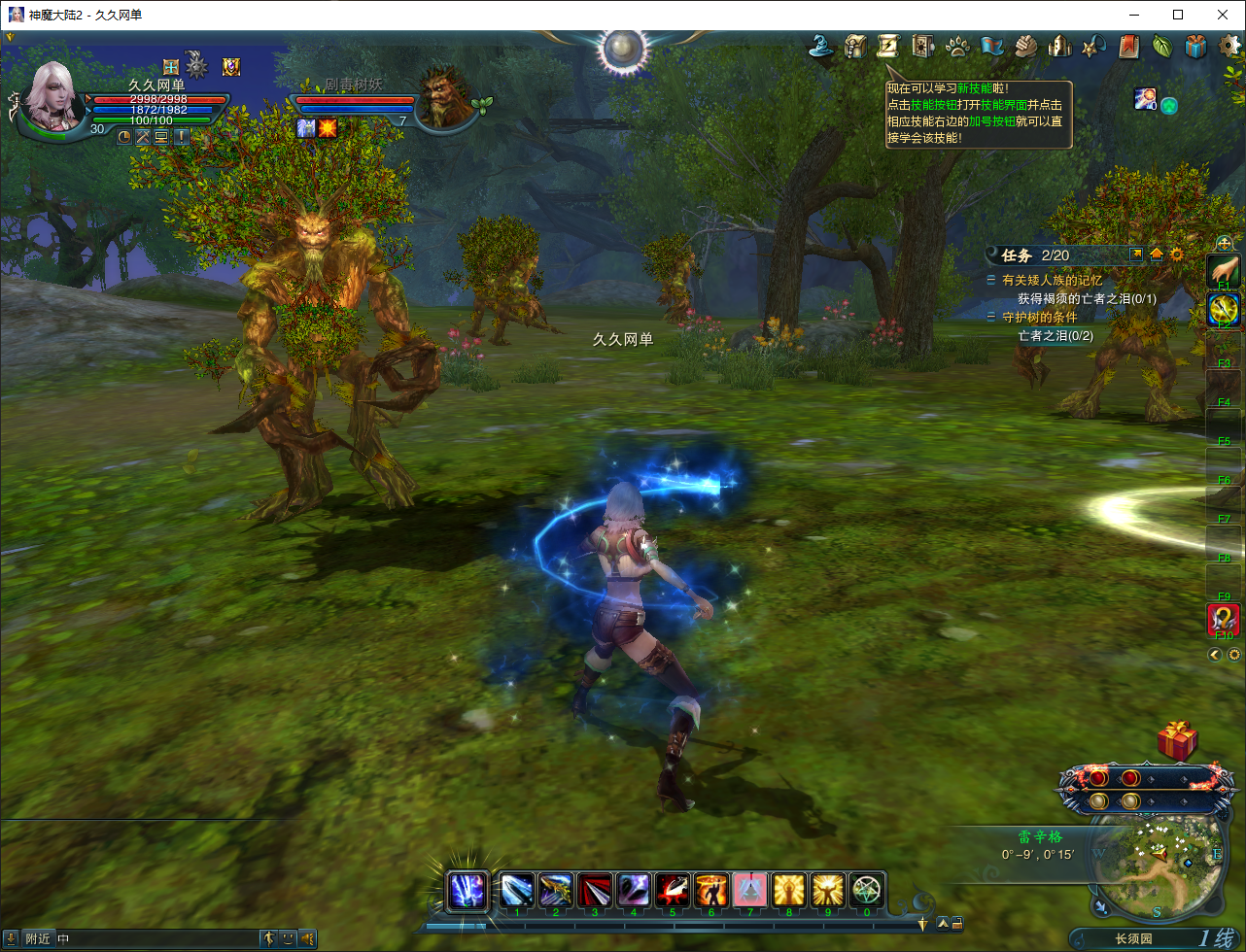Image resolution: width=1246 pixels, height=952 pixels.
Task: Use the sword skill in hotbar slot 1
Action: coord(517,889)
